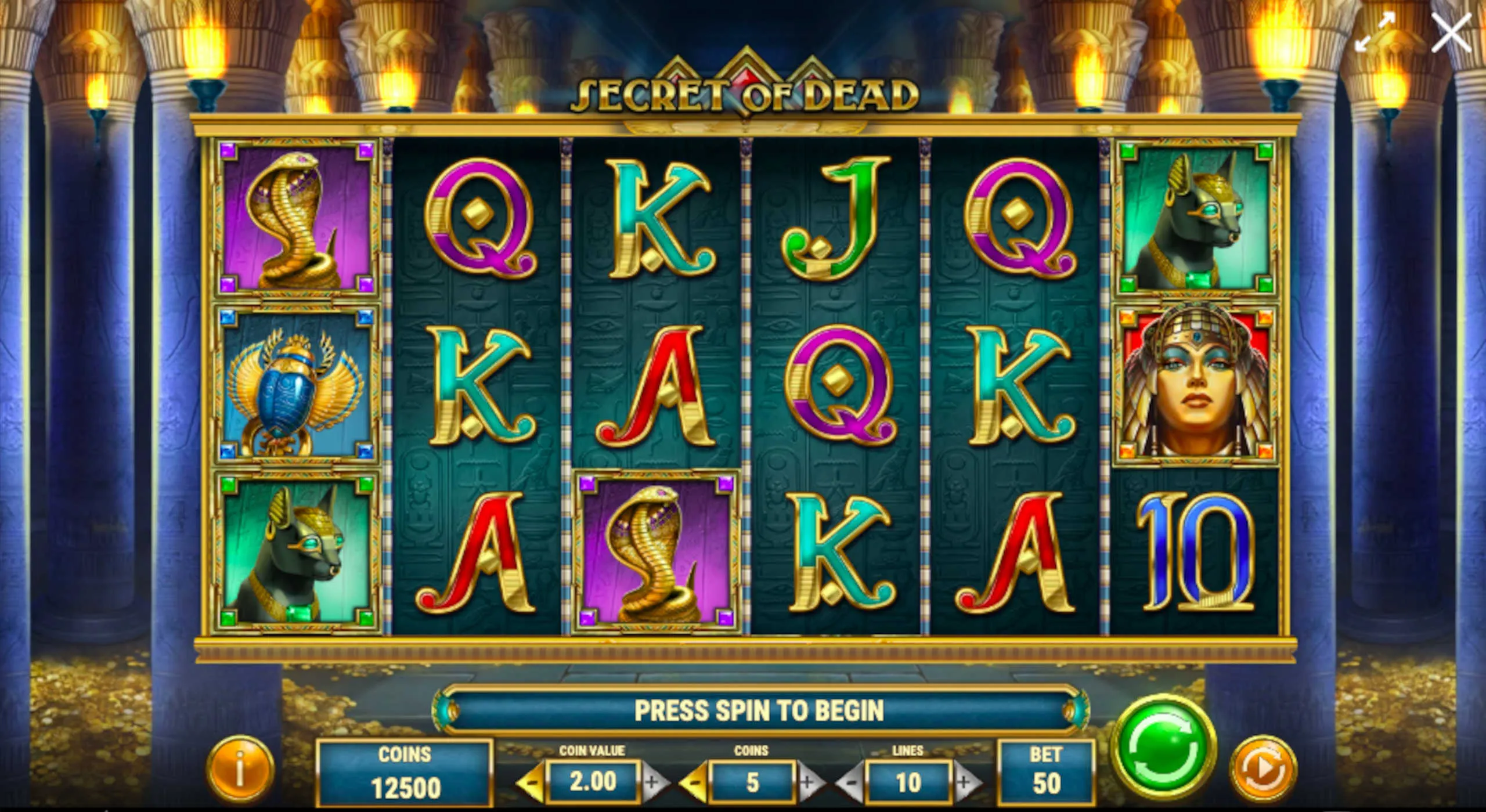Toggle fullscreen with the expand arrows
This screenshot has height=812, width=1486.
[1375, 33]
